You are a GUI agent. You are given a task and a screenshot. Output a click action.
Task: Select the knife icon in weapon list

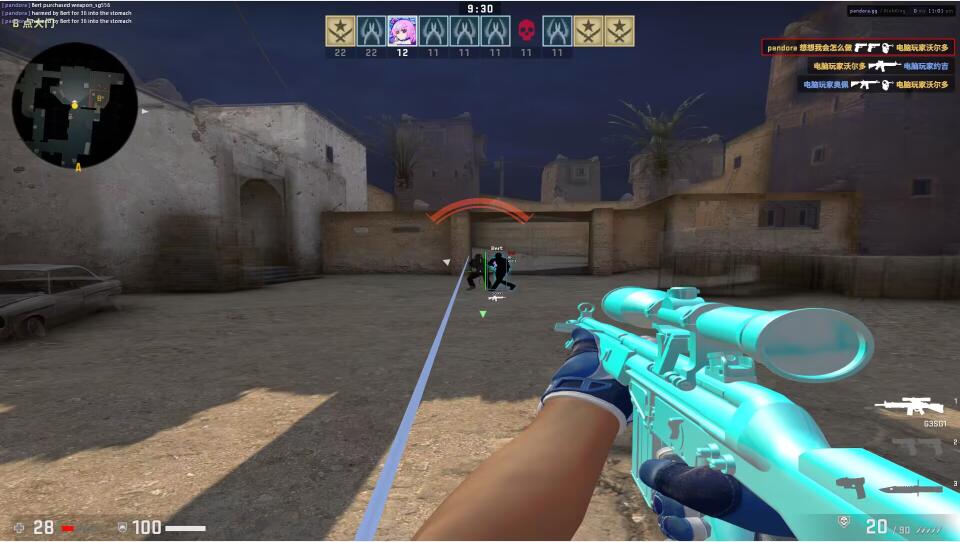tap(912, 488)
